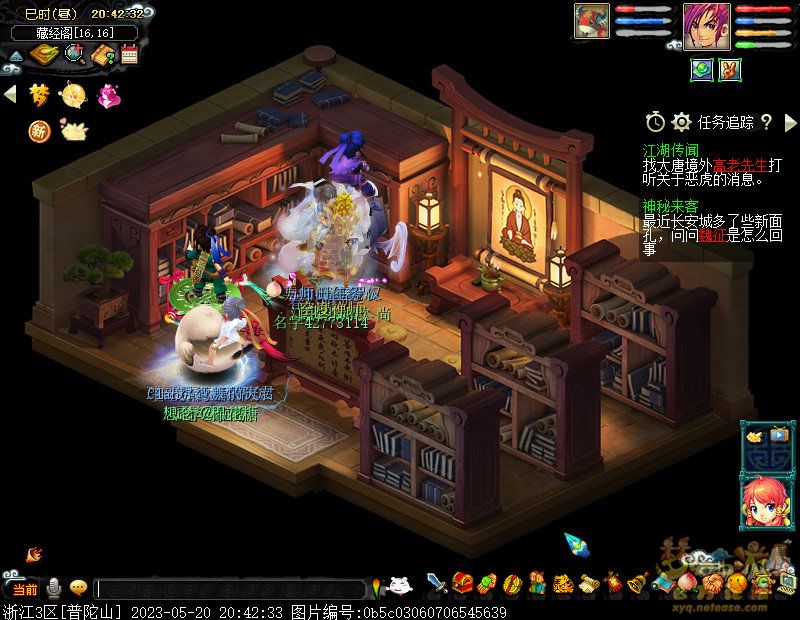Click the stopwatch icon beside quest tracker
This screenshot has width=800, height=620.
pos(655,122)
